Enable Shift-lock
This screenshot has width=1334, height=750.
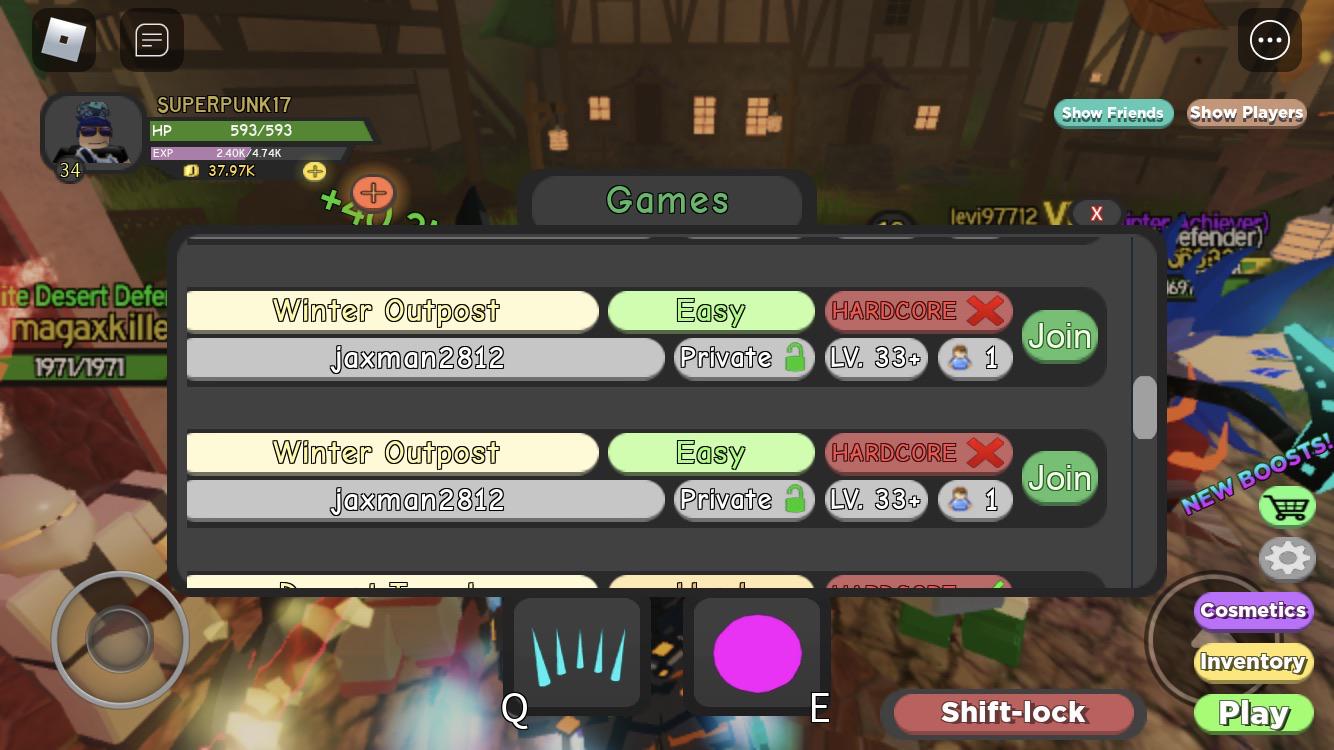1012,712
